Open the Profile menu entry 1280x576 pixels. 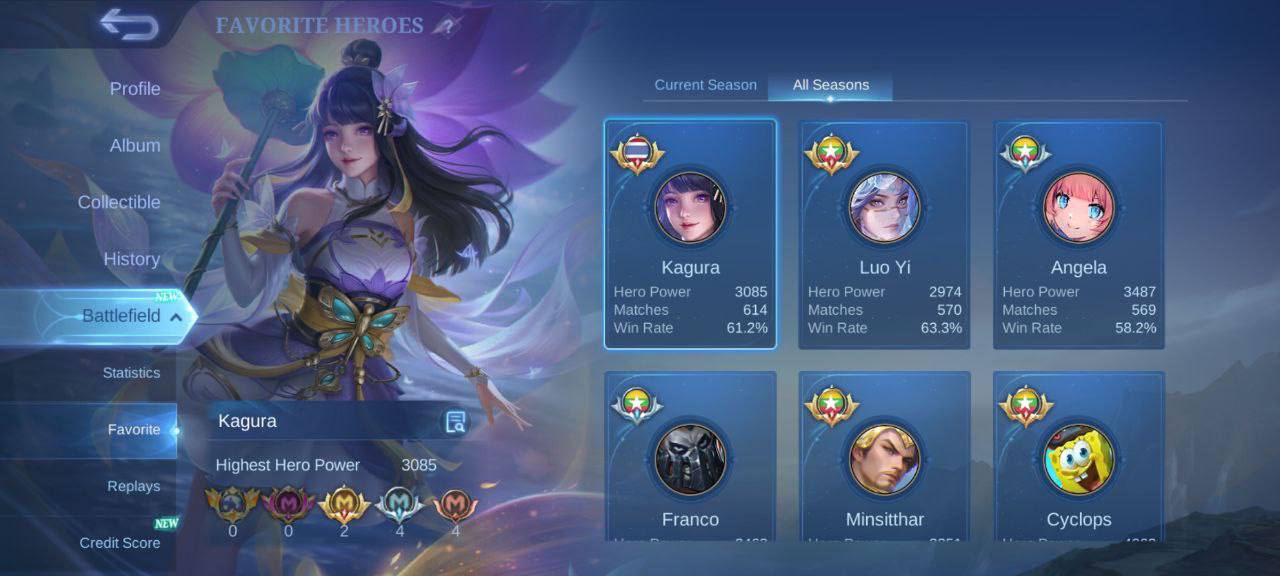(135, 89)
